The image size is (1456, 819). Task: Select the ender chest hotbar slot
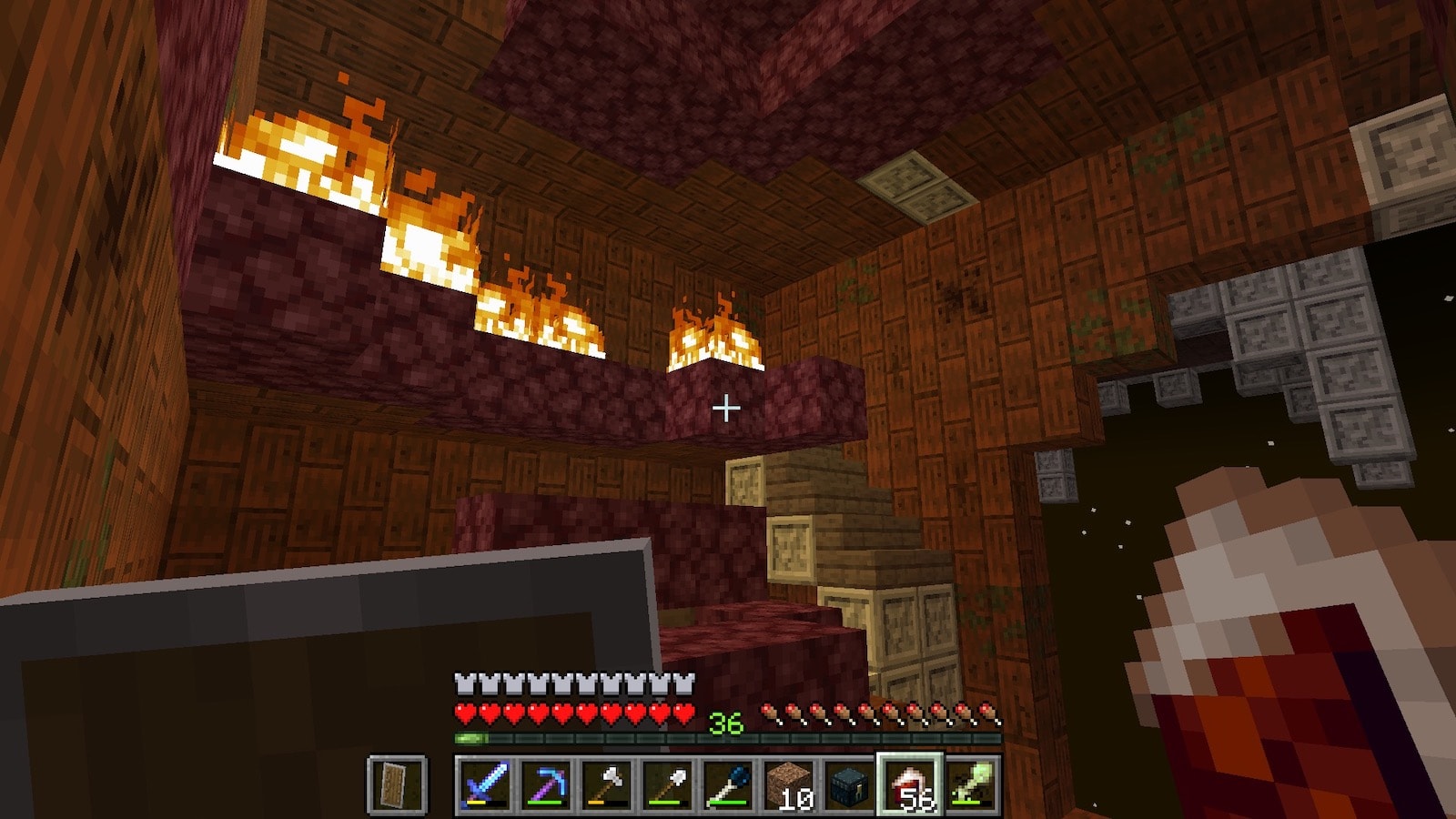point(850,784)
